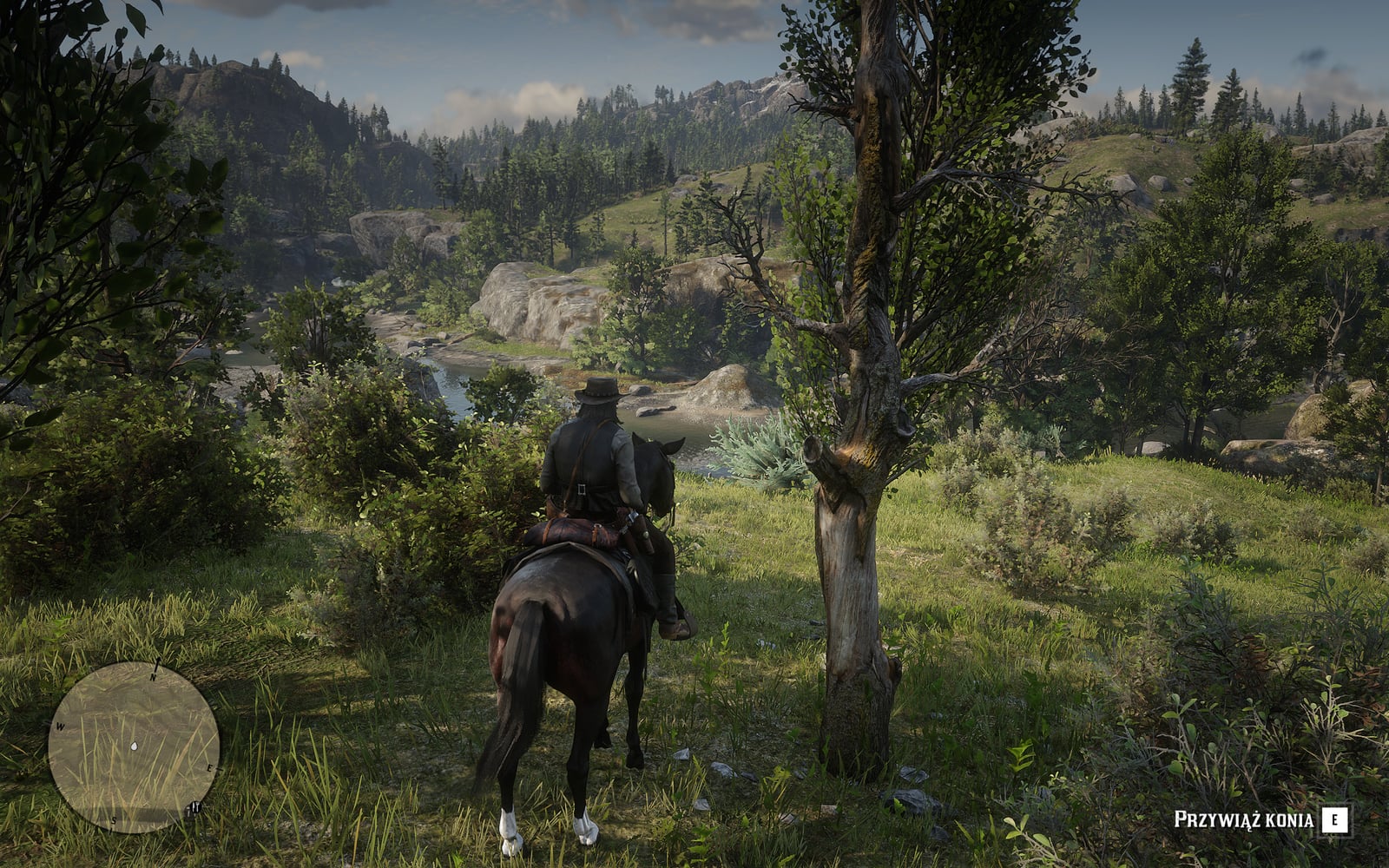Open the circular minimap
This screenshot has height=868, width=1389.
click(133, 747)
